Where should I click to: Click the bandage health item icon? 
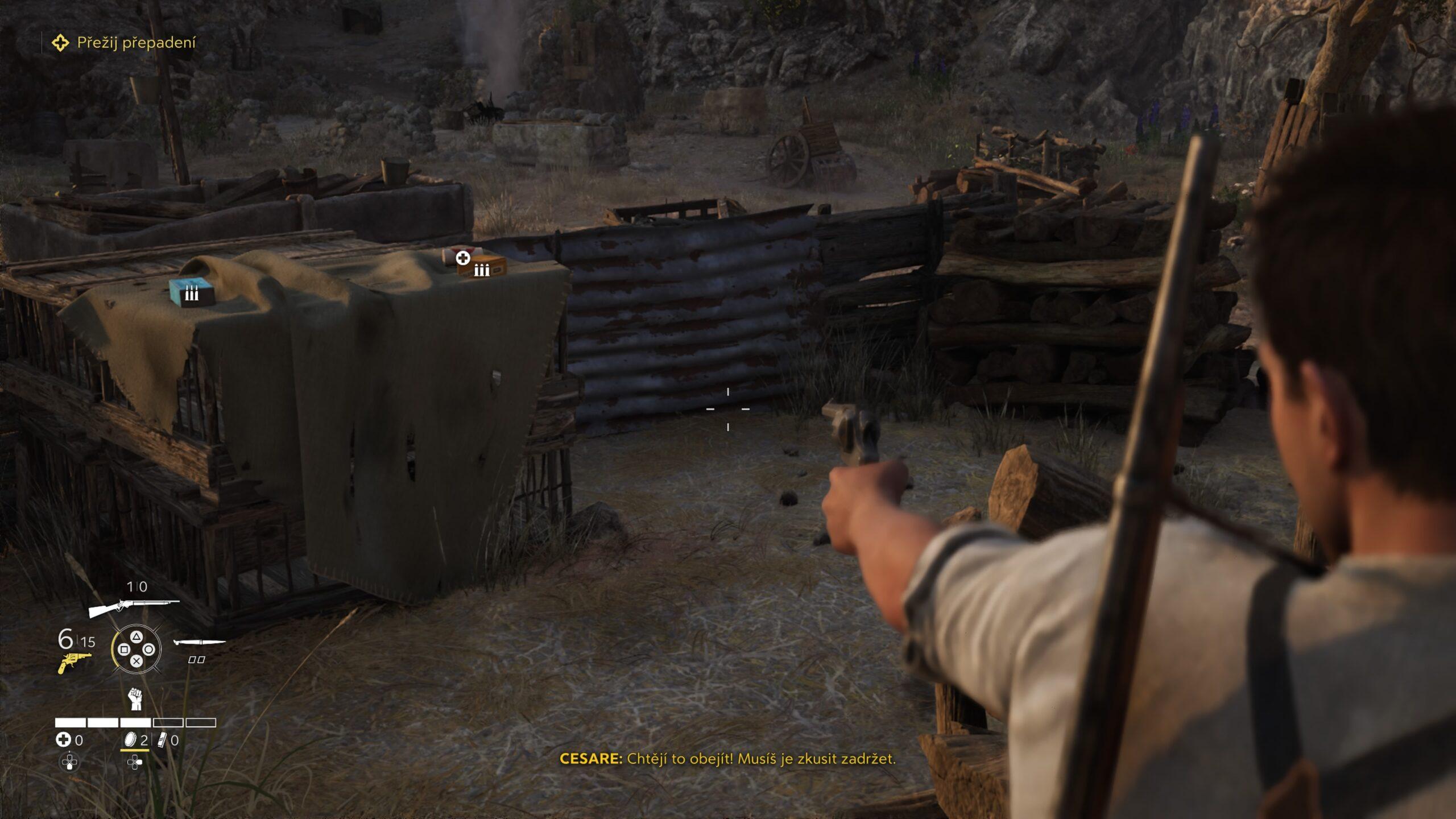tap(63, 740)
